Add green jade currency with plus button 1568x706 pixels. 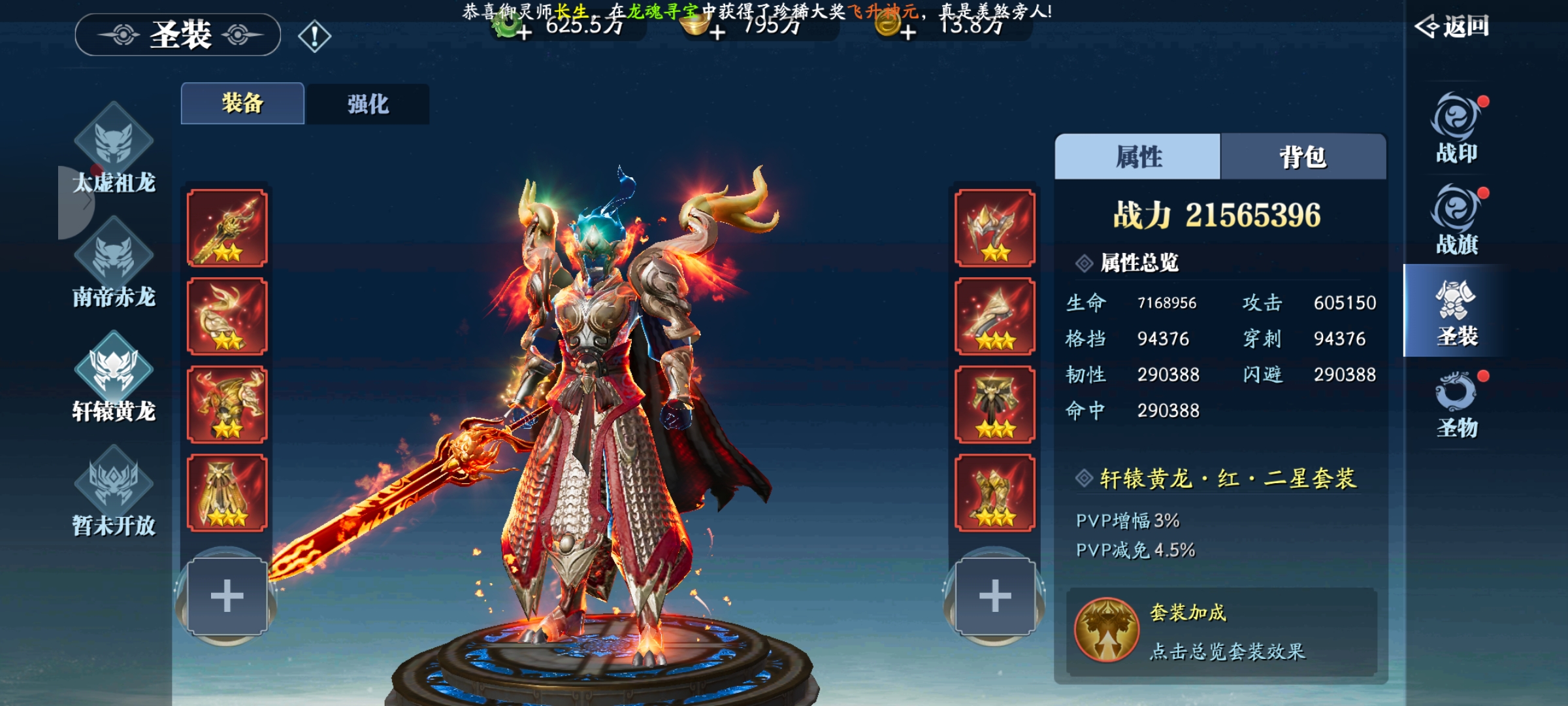tap(524, 32)
